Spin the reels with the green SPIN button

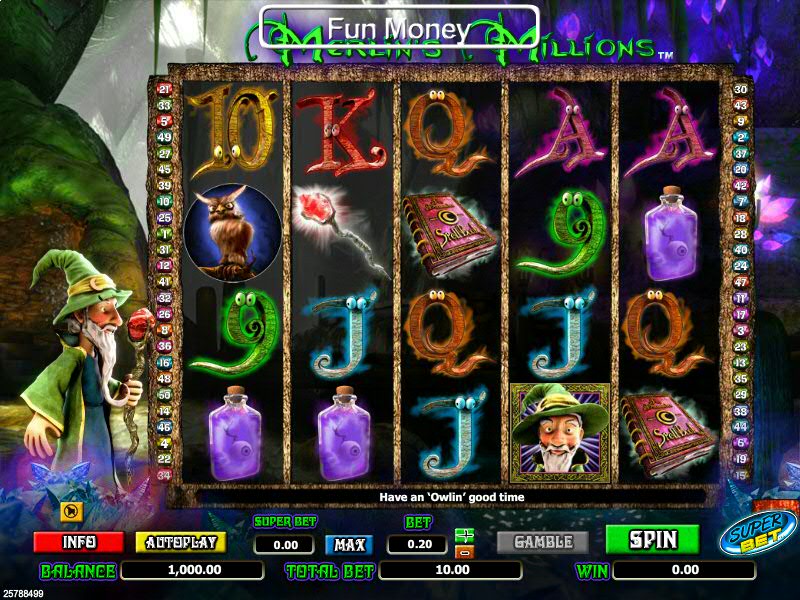(652, 540)
